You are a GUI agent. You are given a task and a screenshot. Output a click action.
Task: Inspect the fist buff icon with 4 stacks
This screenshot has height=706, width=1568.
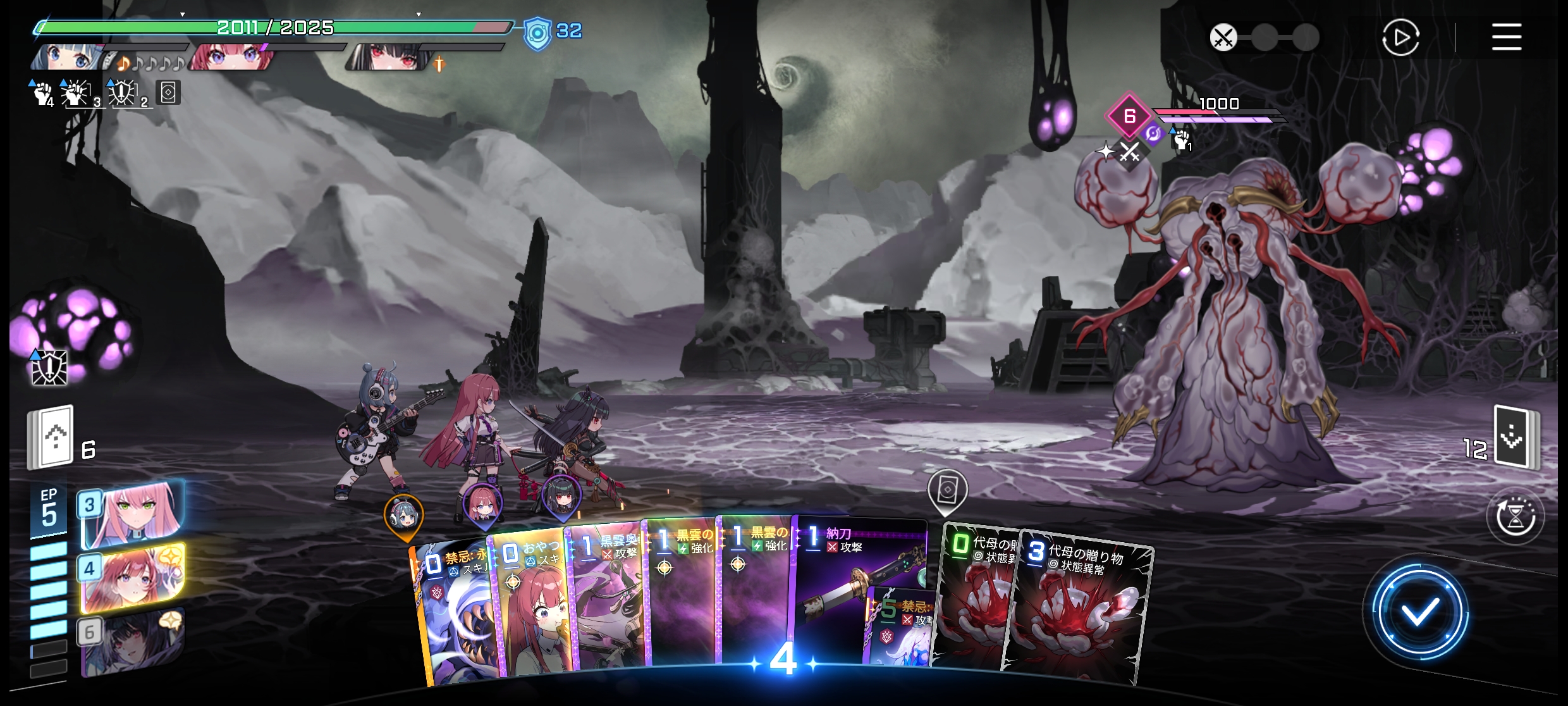point(43,94)
